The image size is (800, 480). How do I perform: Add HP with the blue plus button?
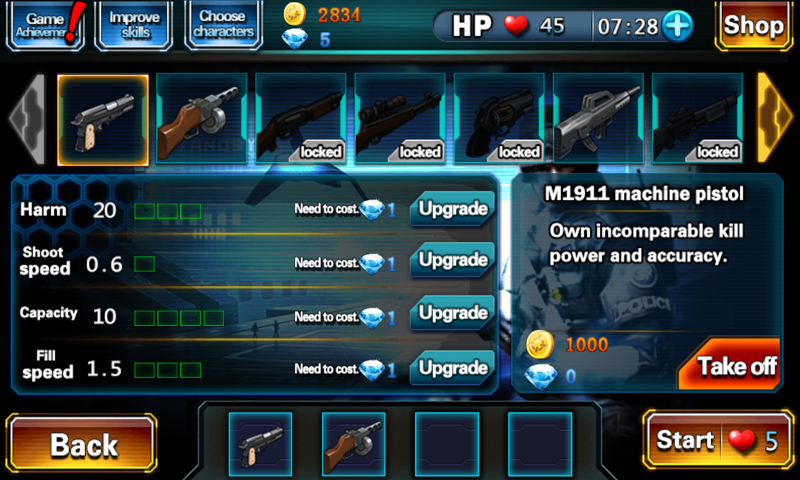point(677,25)
